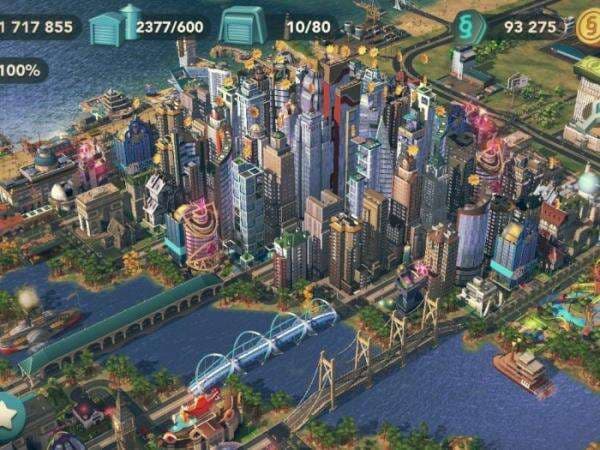The height and width of the screenshot is (450, 600).
Task: Open the Simoleons currency icon
Action: [x=468, y=25]
